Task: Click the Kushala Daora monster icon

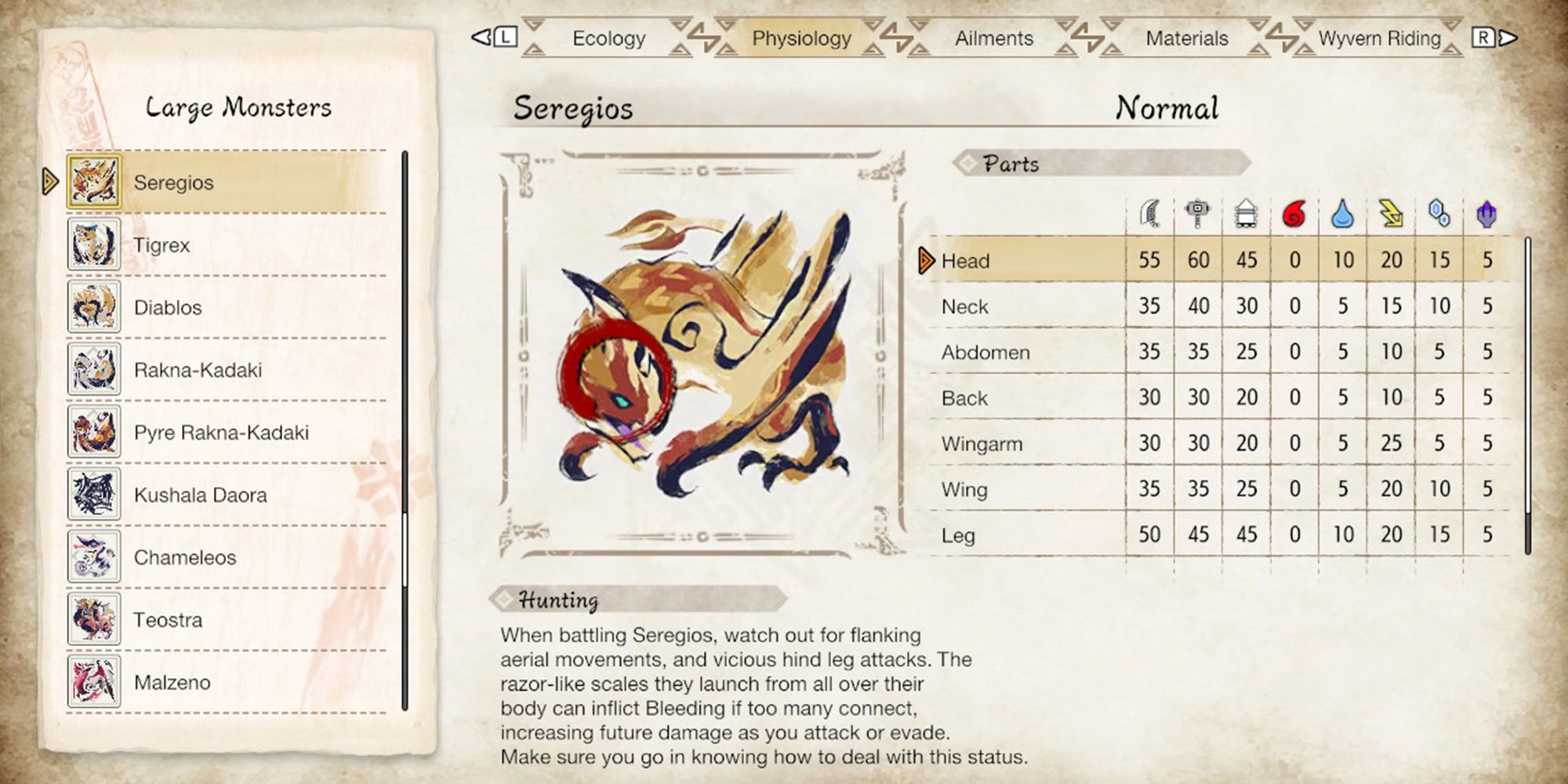Action: pyautogui.click(x=94, y=495)
